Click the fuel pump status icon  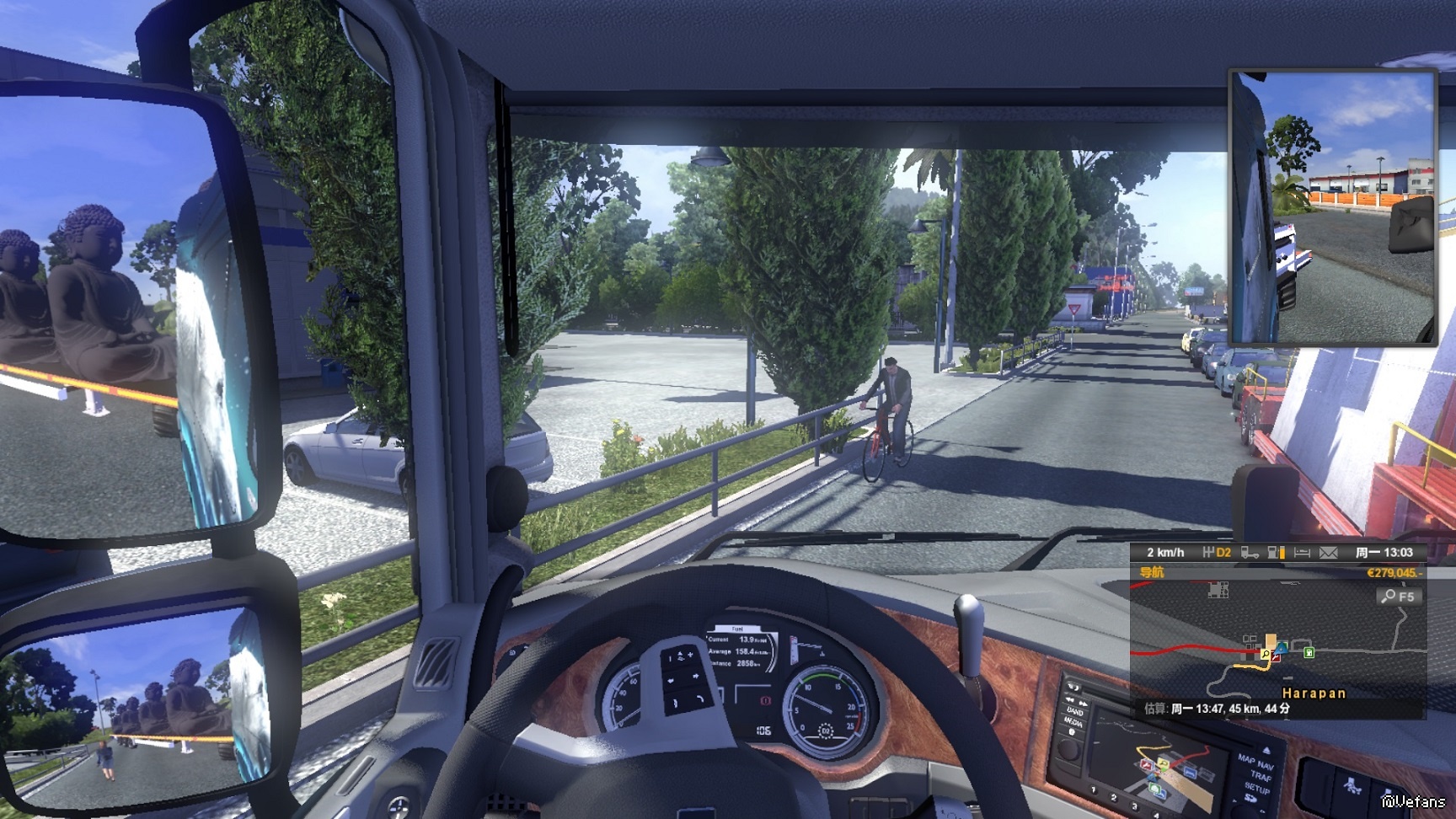[x=1276, y=553]
